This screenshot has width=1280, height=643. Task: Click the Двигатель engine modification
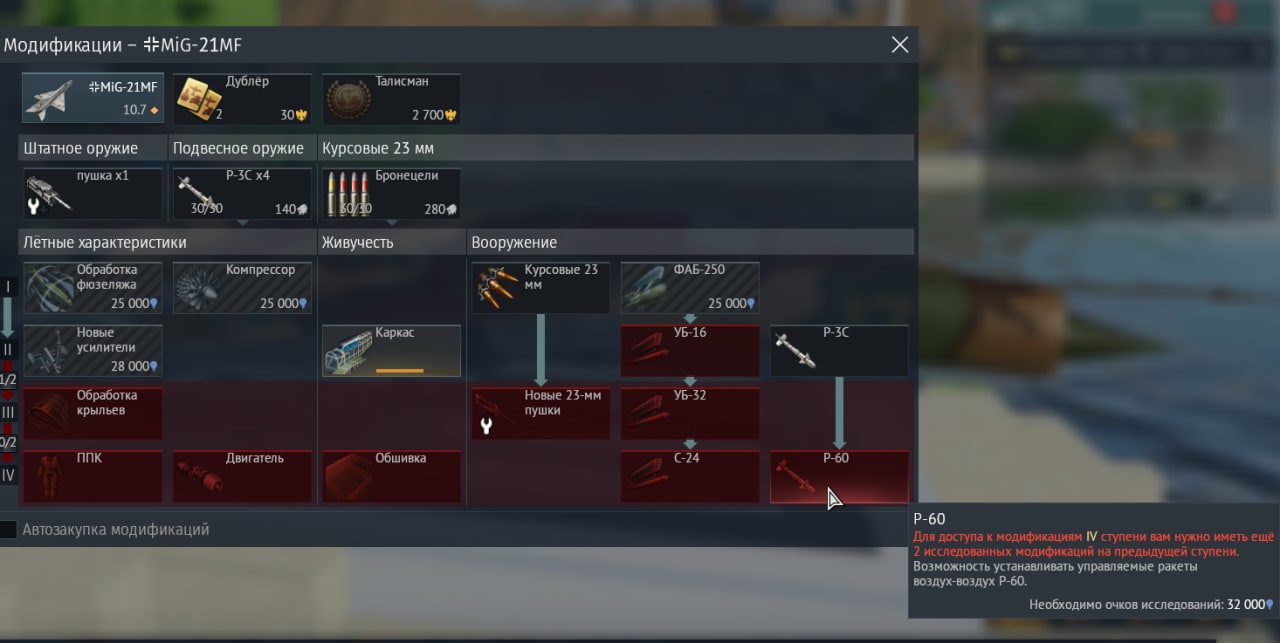pyautogui.click(x=241, y=476)
